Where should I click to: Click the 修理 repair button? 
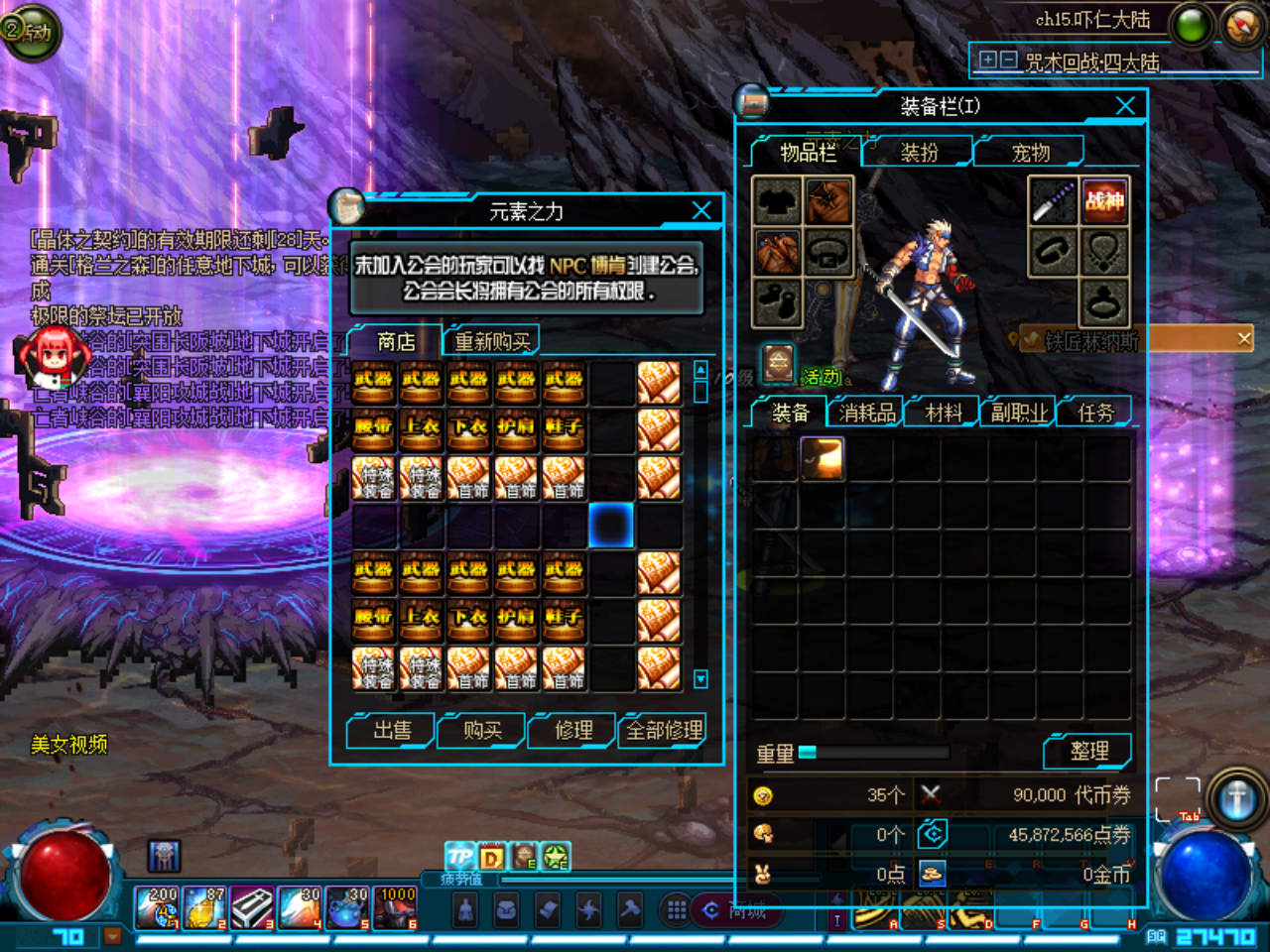click(573, 731)
